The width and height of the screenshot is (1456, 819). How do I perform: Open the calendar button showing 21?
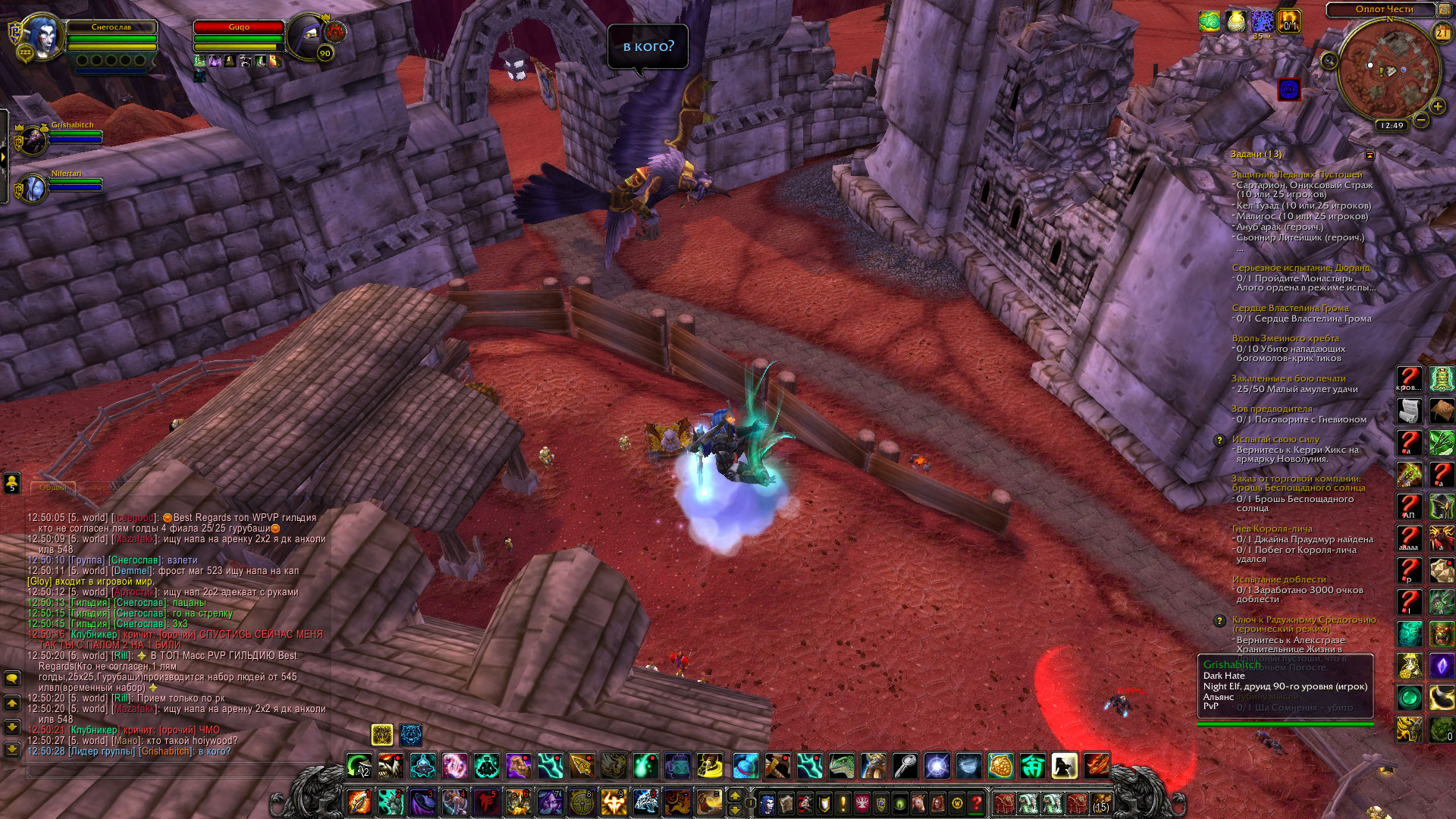pos(1442,33)
